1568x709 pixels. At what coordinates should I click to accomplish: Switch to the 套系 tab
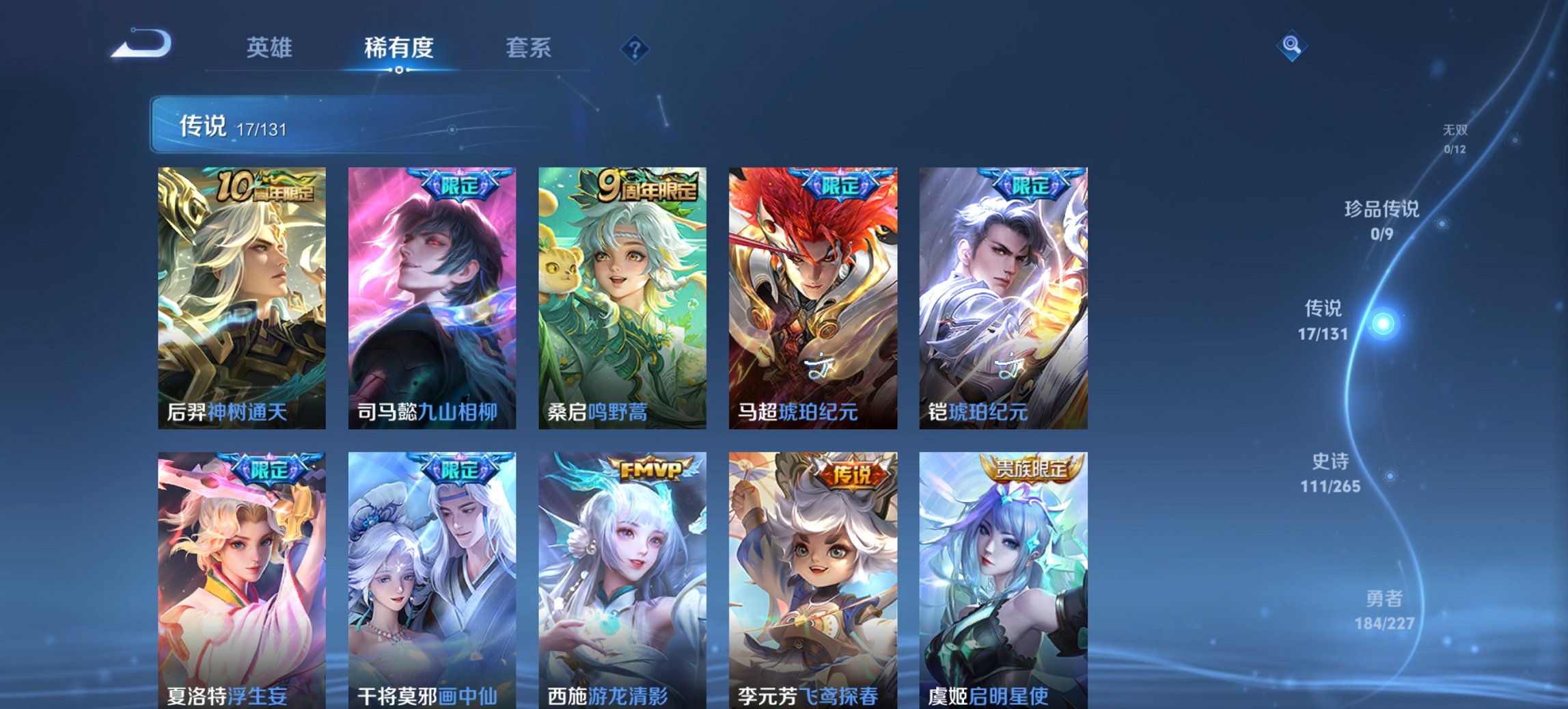click(x=527, y=48)
